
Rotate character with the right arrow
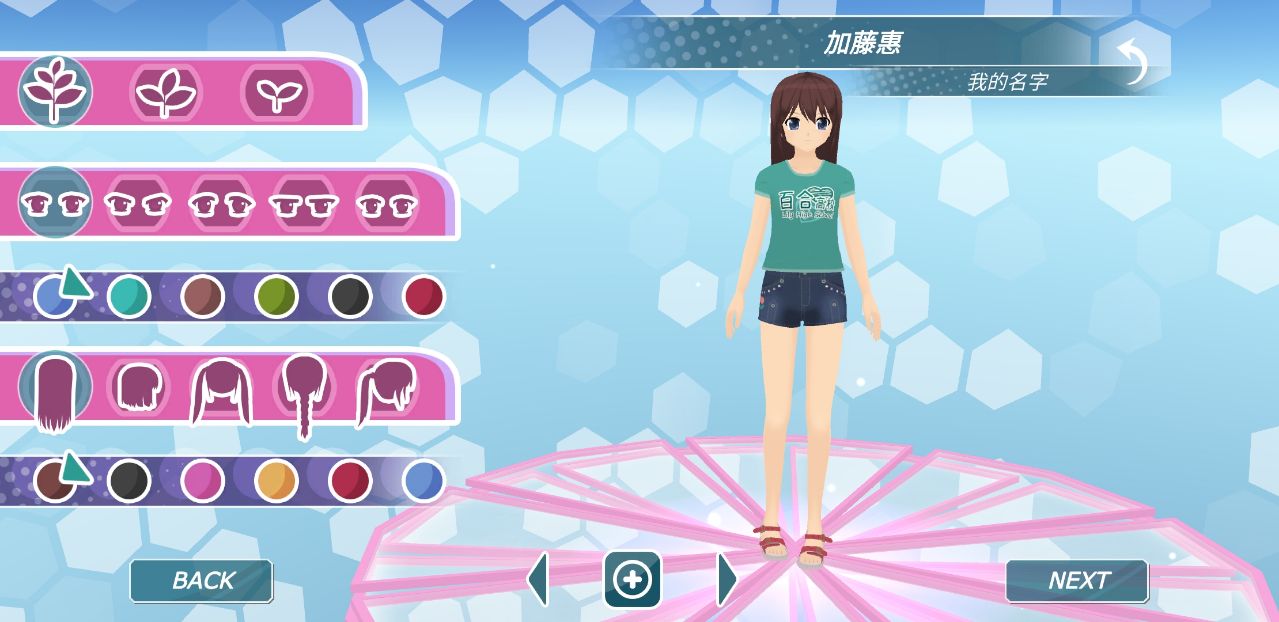[727, 578]
